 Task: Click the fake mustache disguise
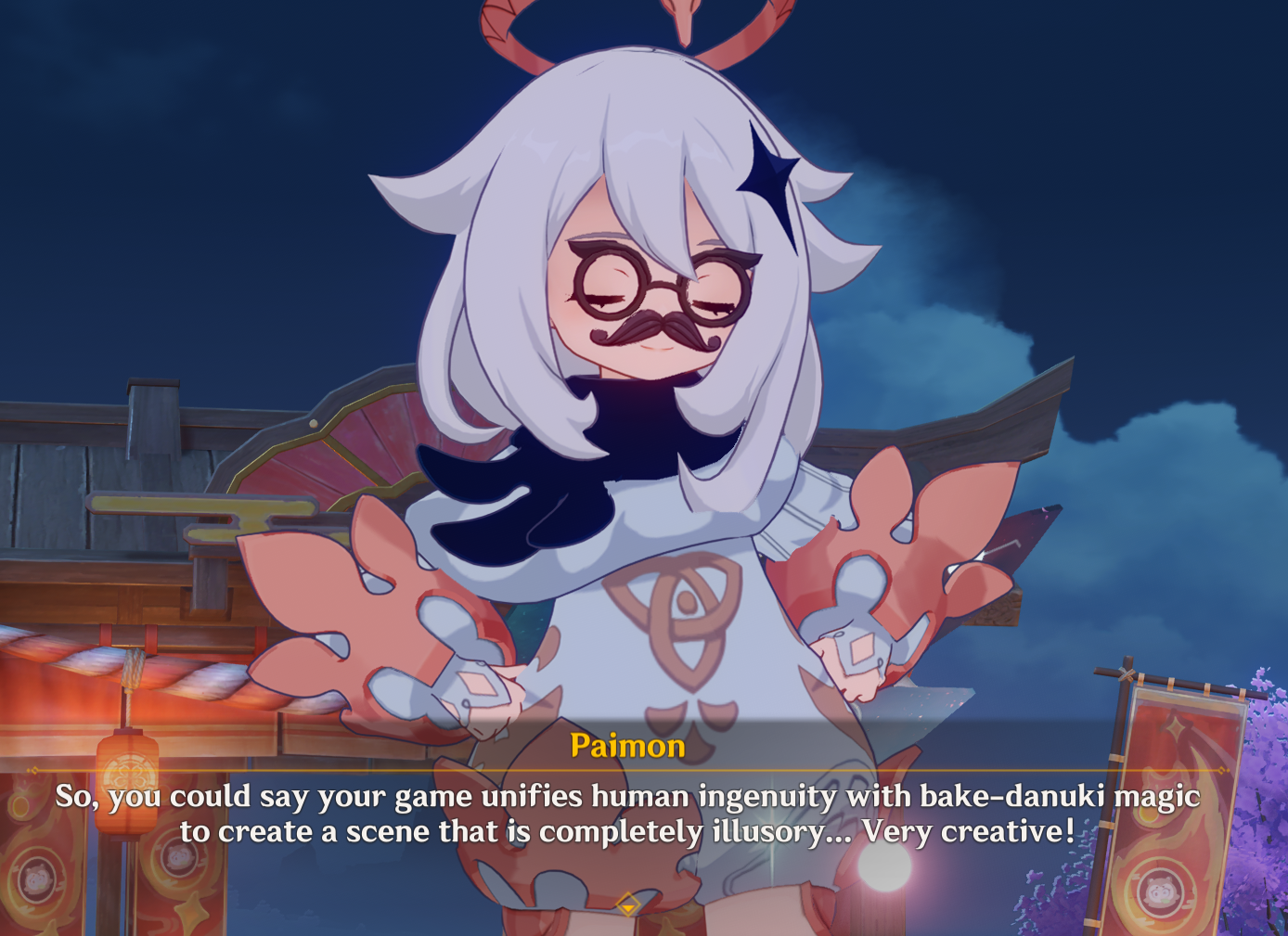657,329
